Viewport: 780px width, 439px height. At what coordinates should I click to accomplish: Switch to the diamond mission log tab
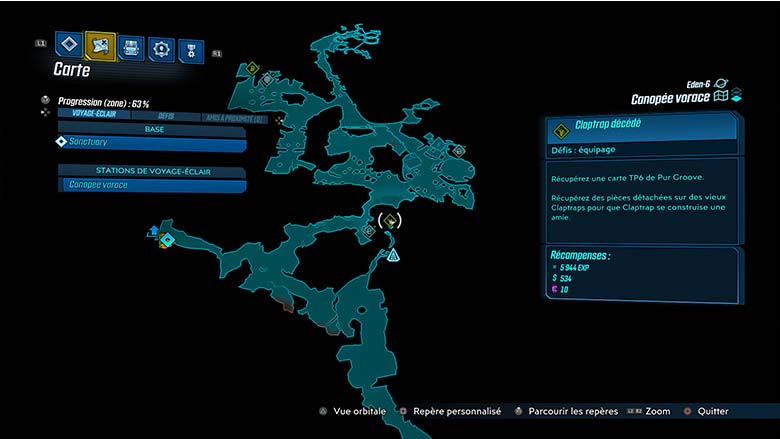[x=68, y=44]
